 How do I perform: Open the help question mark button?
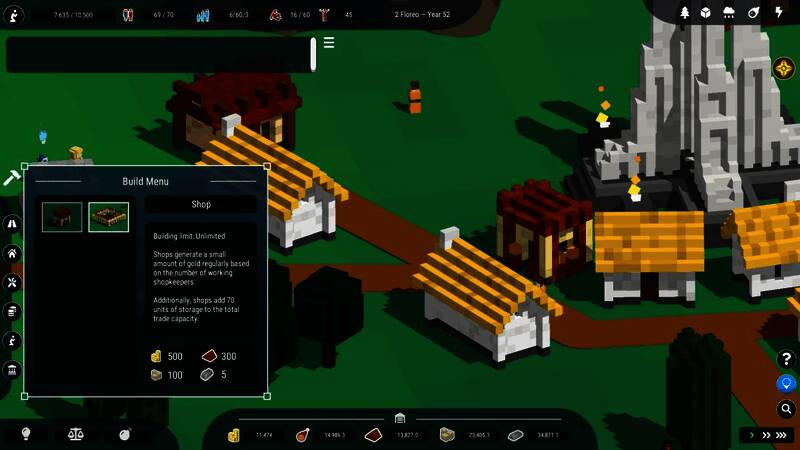point(786,359)
